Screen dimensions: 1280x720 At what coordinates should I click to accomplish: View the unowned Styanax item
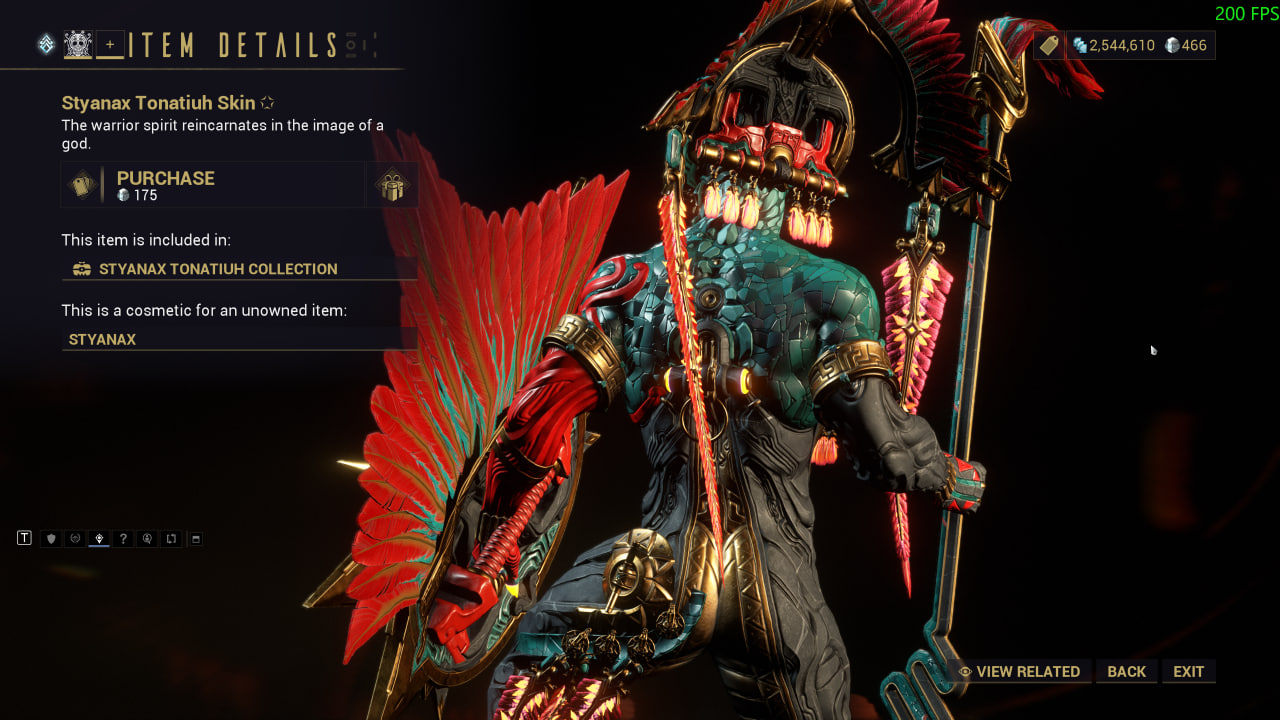[x=102, y=340]
